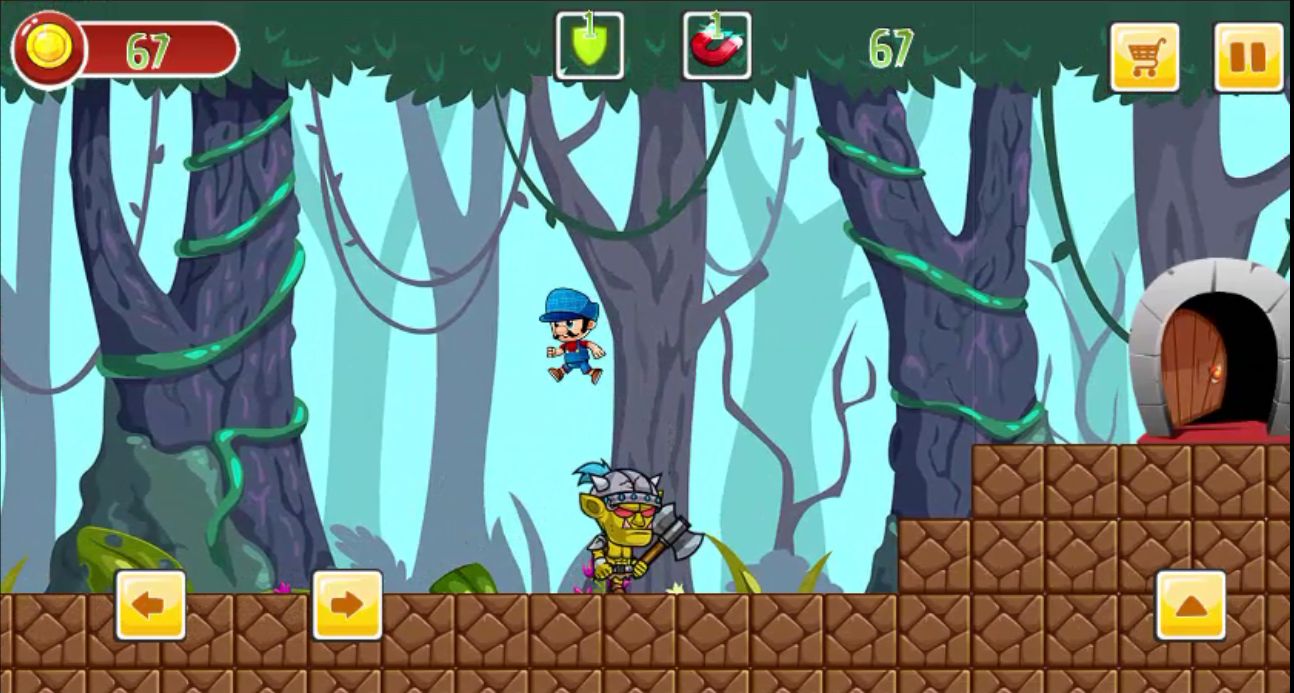Viewport: 1294px width, 693px height.
Task: Open the shop with the cart button
Action: 1144,57
